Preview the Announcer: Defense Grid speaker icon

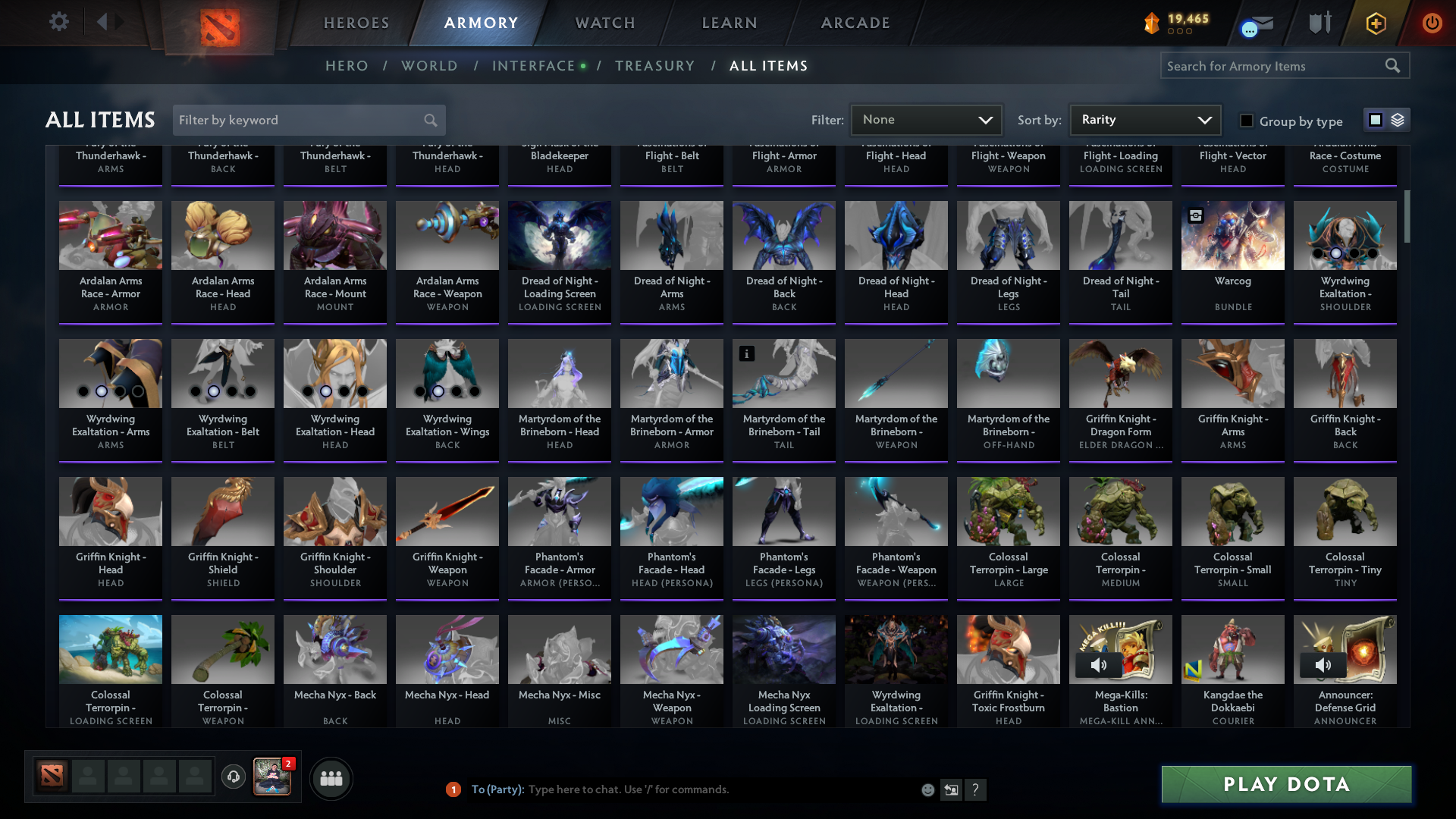coord(1324,665)
